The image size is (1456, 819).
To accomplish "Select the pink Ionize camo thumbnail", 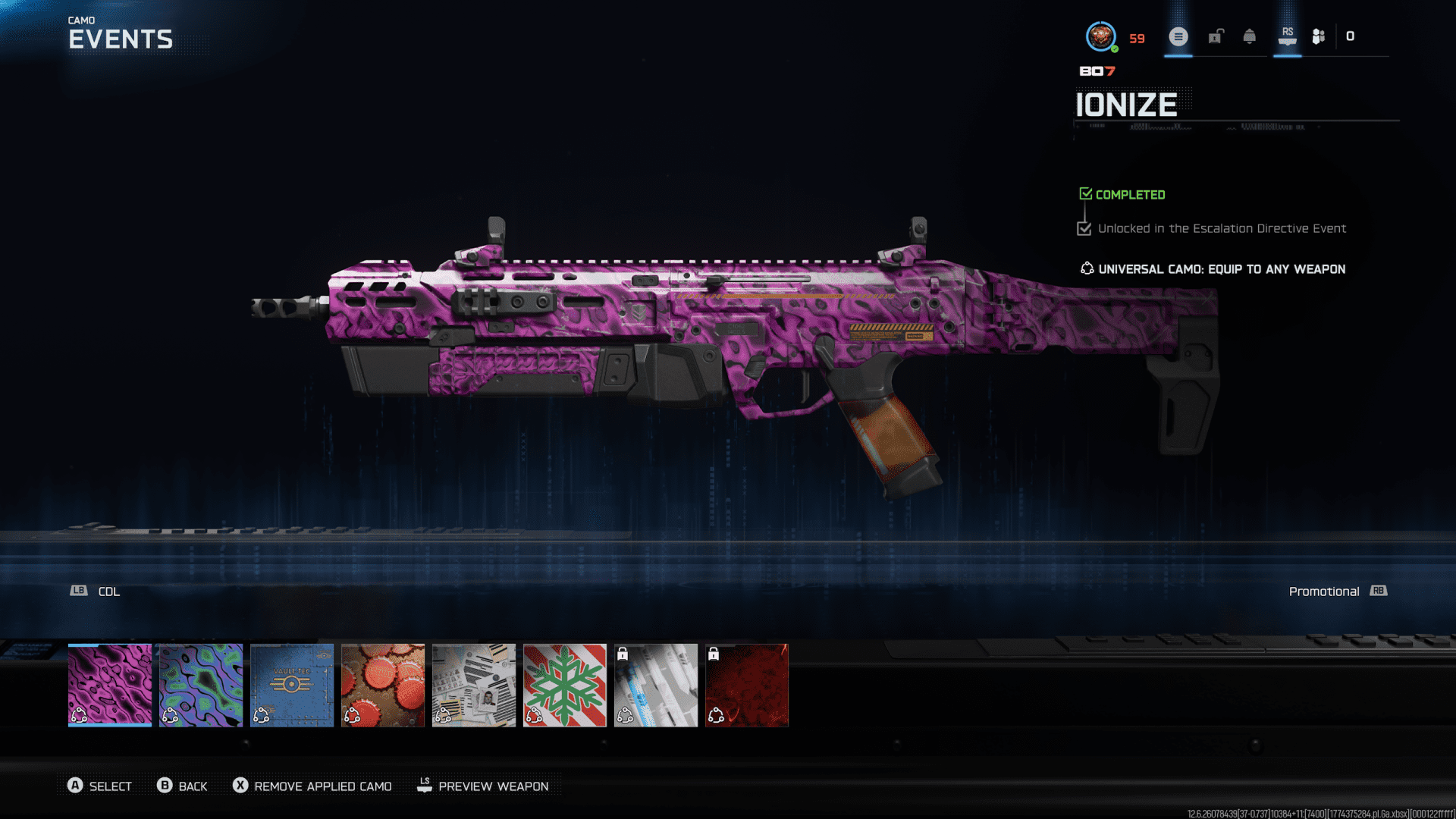I will click(110, 685).
